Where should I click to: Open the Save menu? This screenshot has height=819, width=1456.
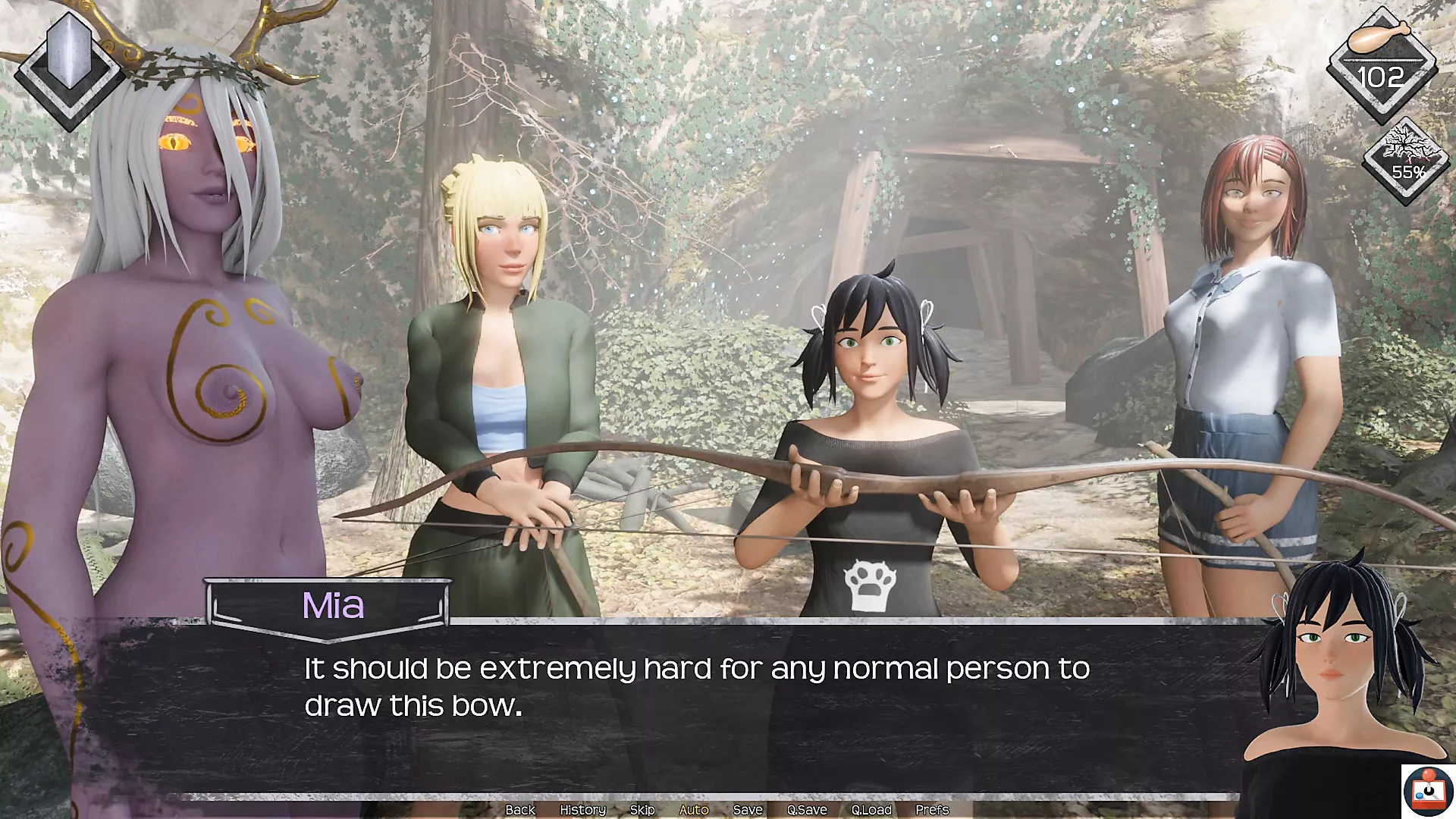coord(747,810)
